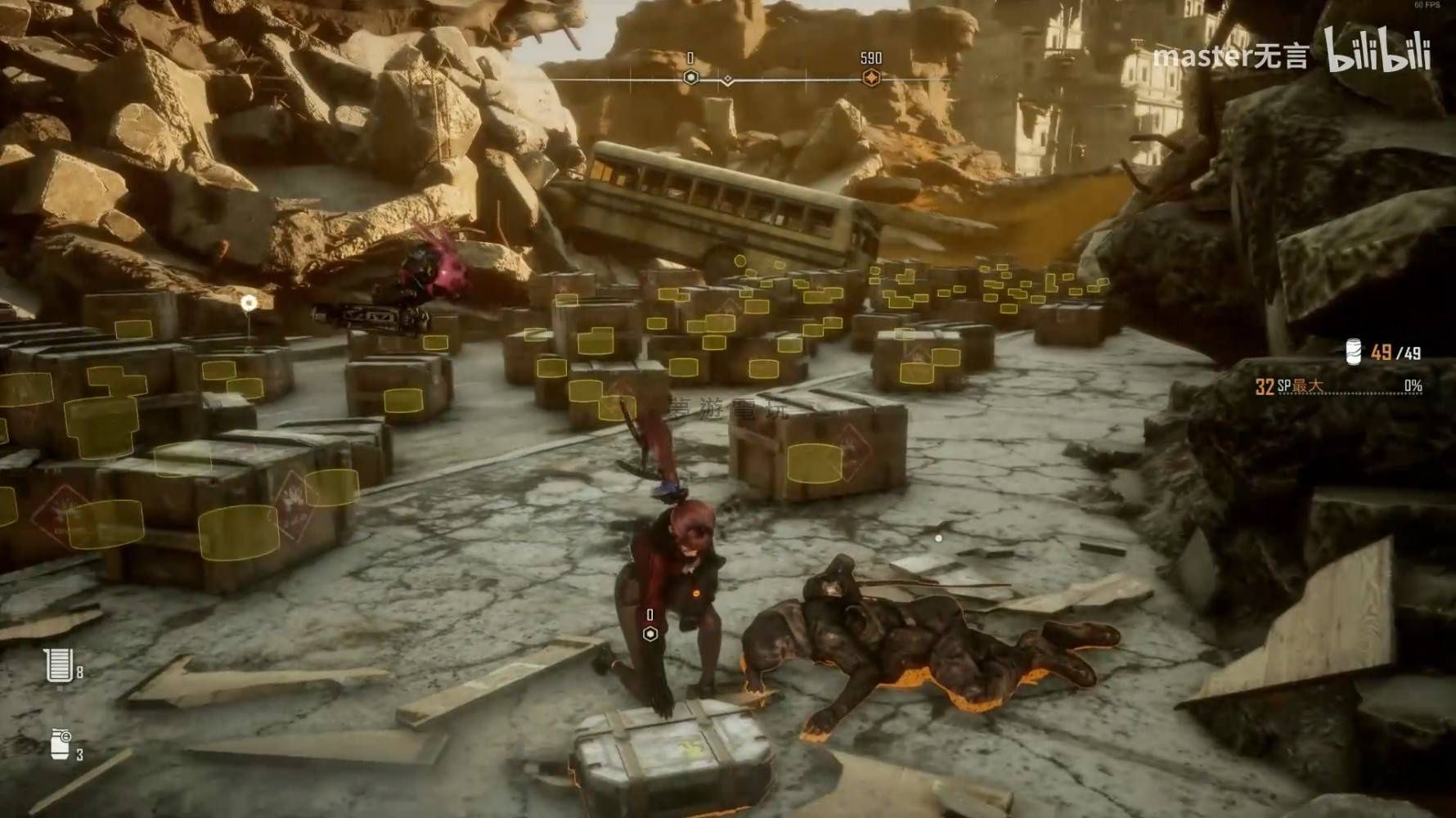
Task: Click the white circular waypoint marker
Action: [249, 303]
